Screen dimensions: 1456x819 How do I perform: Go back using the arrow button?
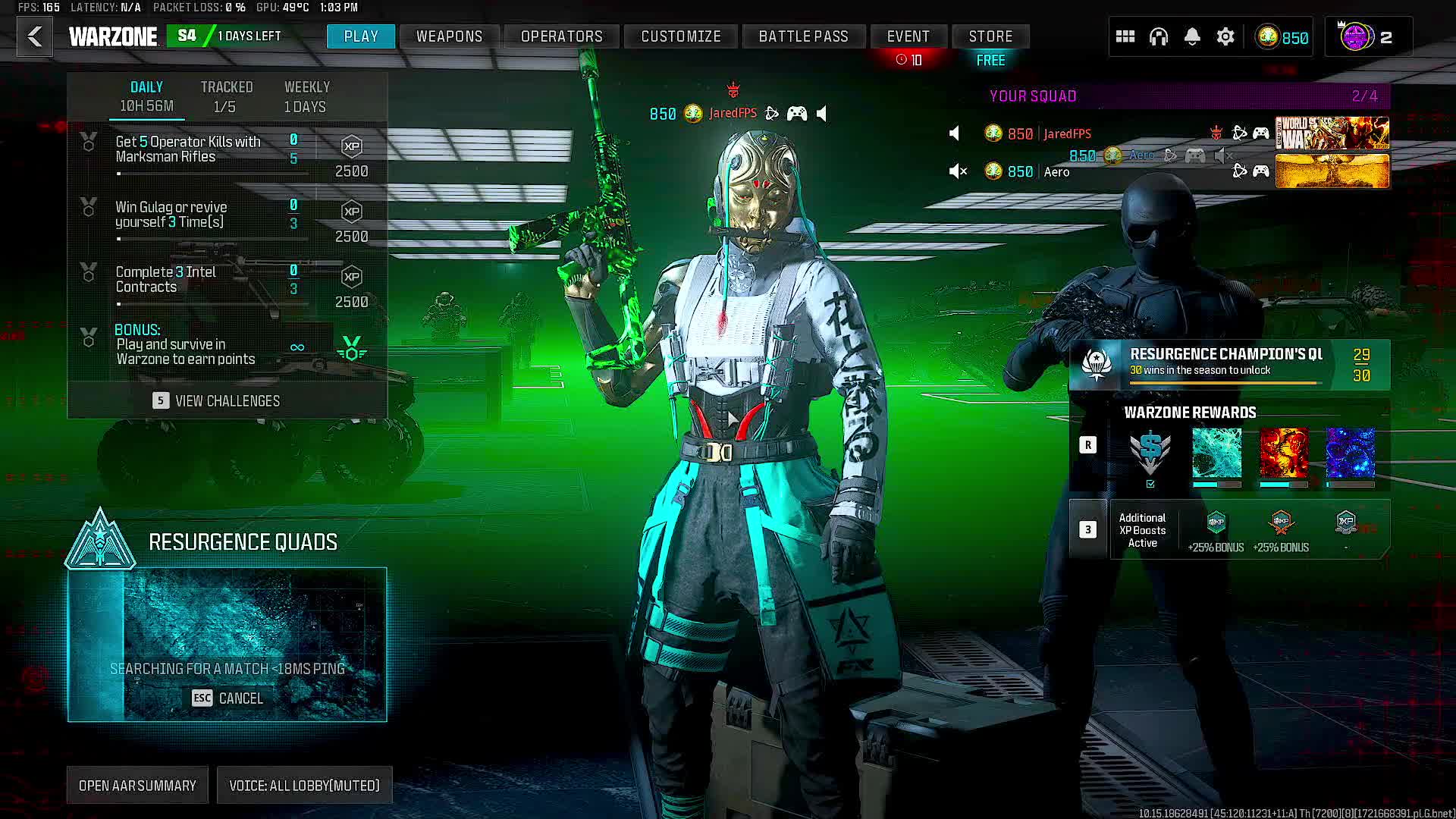tap(35, 36)
